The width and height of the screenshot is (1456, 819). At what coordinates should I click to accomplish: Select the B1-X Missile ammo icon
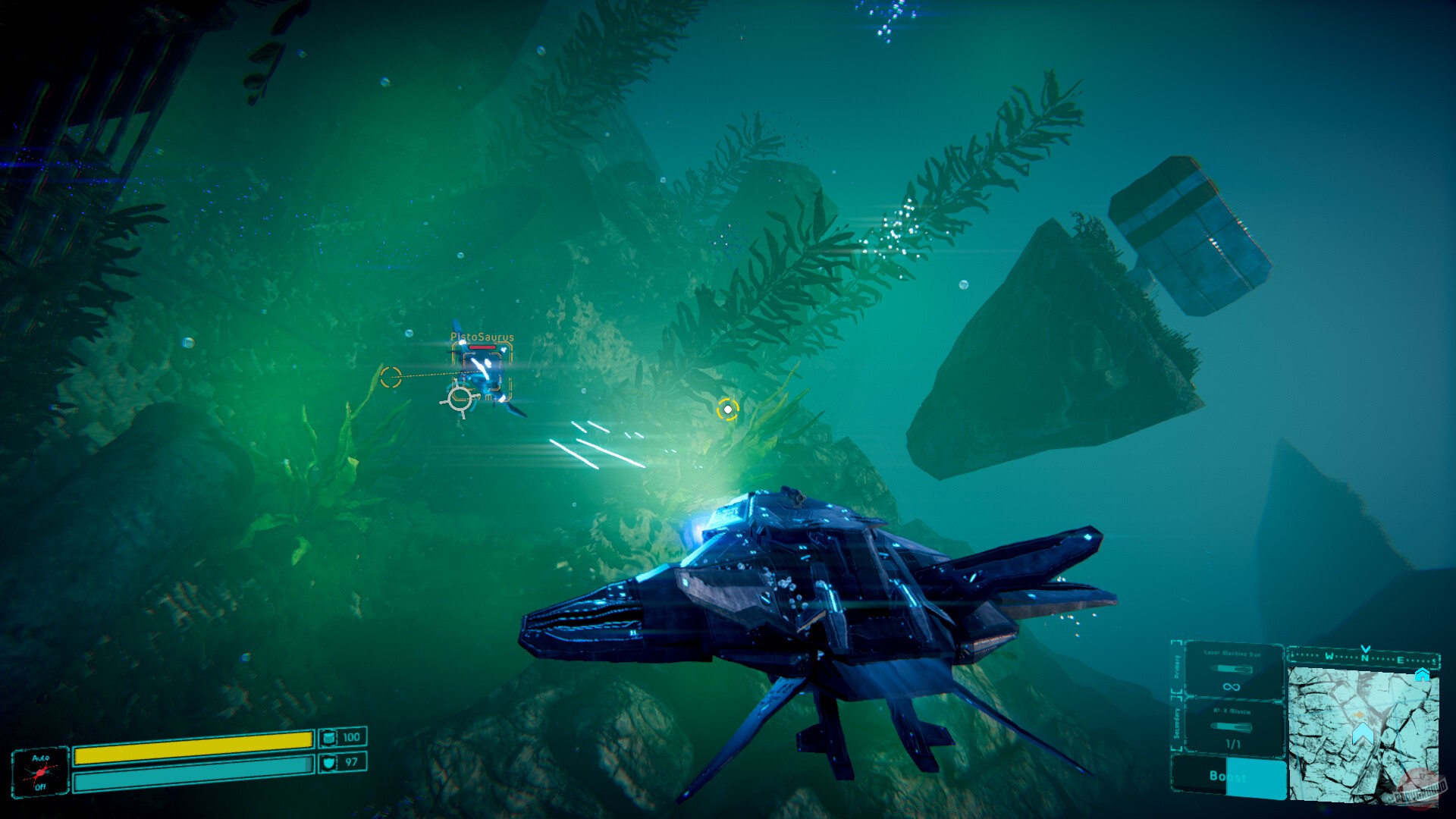pyautogui.click(x=1231, y=726)
